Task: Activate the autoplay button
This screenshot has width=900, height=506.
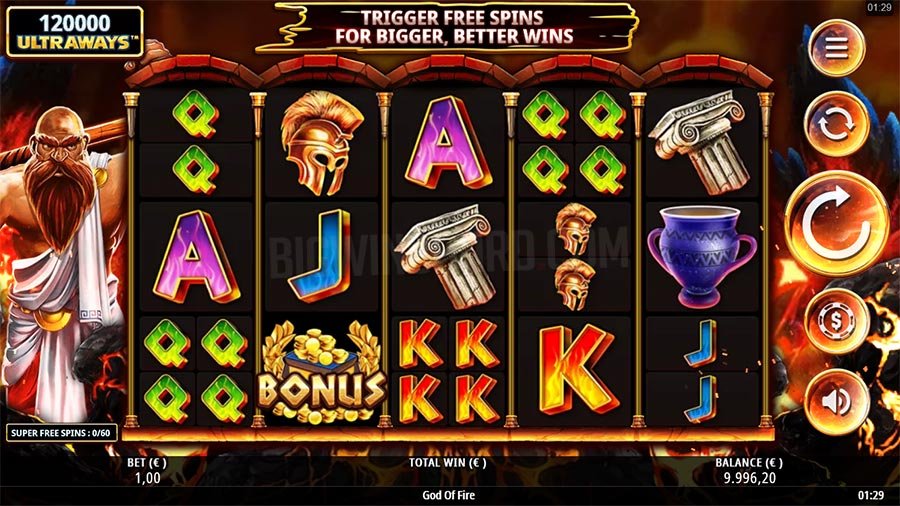Action: [x=836, y=124]
